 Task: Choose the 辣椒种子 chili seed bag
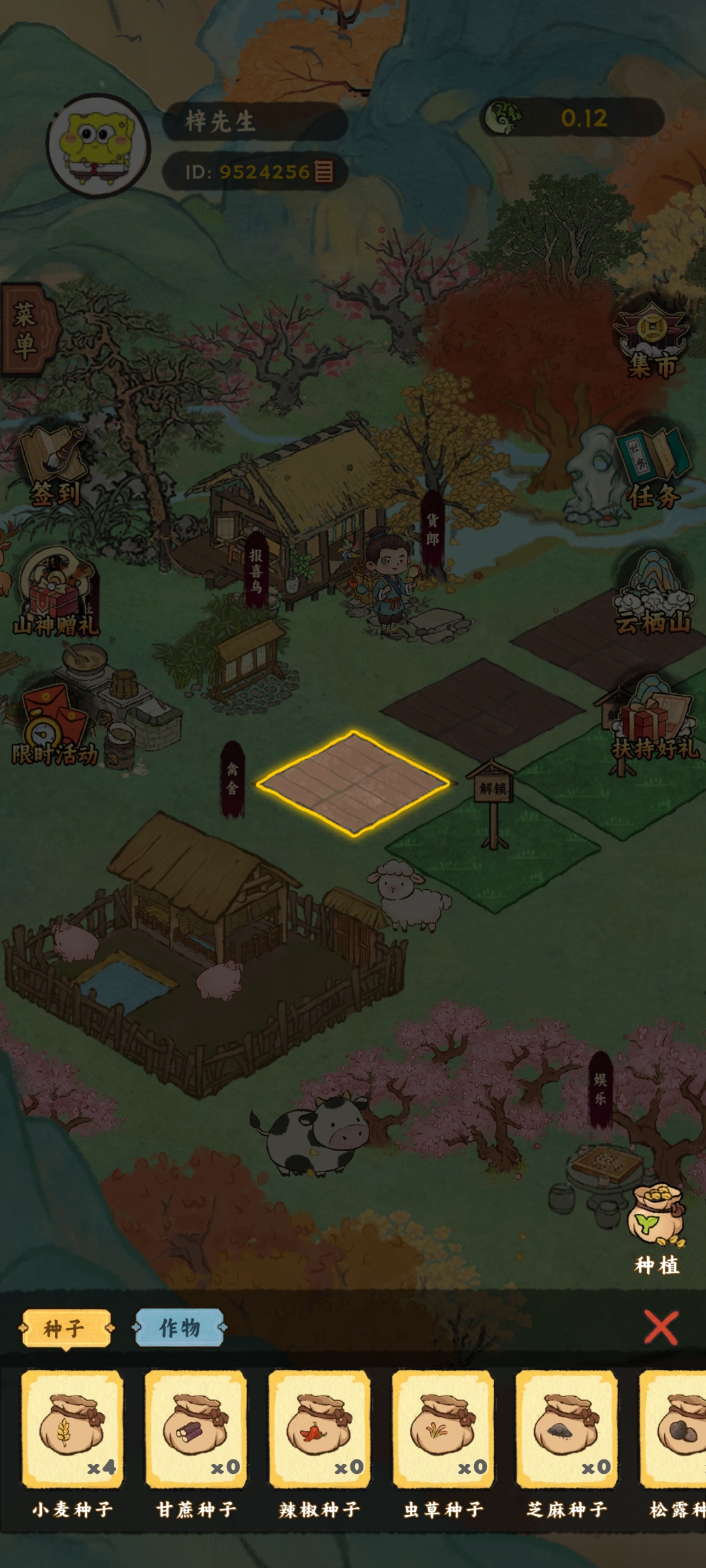point(319,1429)
